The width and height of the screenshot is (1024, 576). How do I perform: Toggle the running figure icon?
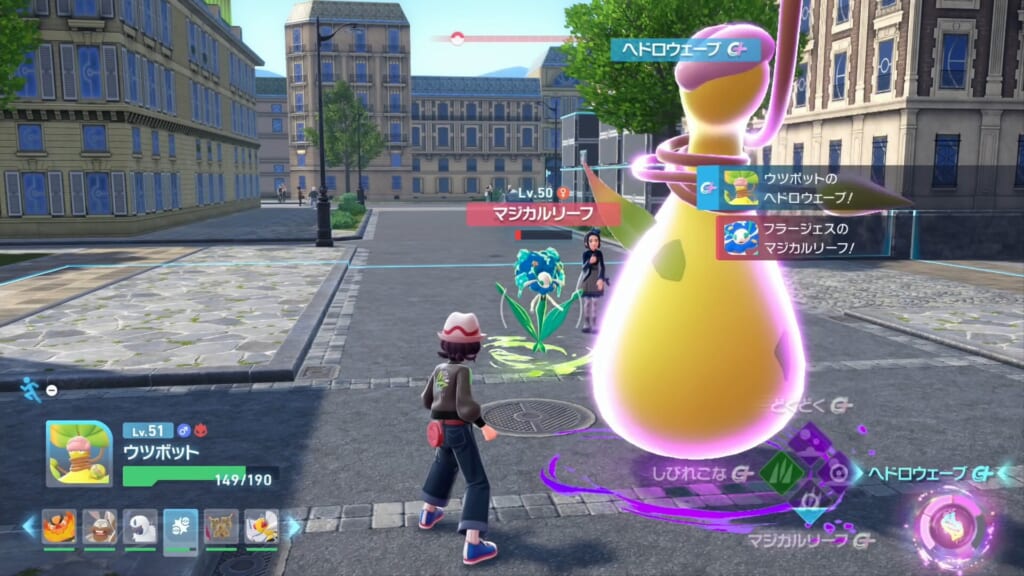pos(31,389)
